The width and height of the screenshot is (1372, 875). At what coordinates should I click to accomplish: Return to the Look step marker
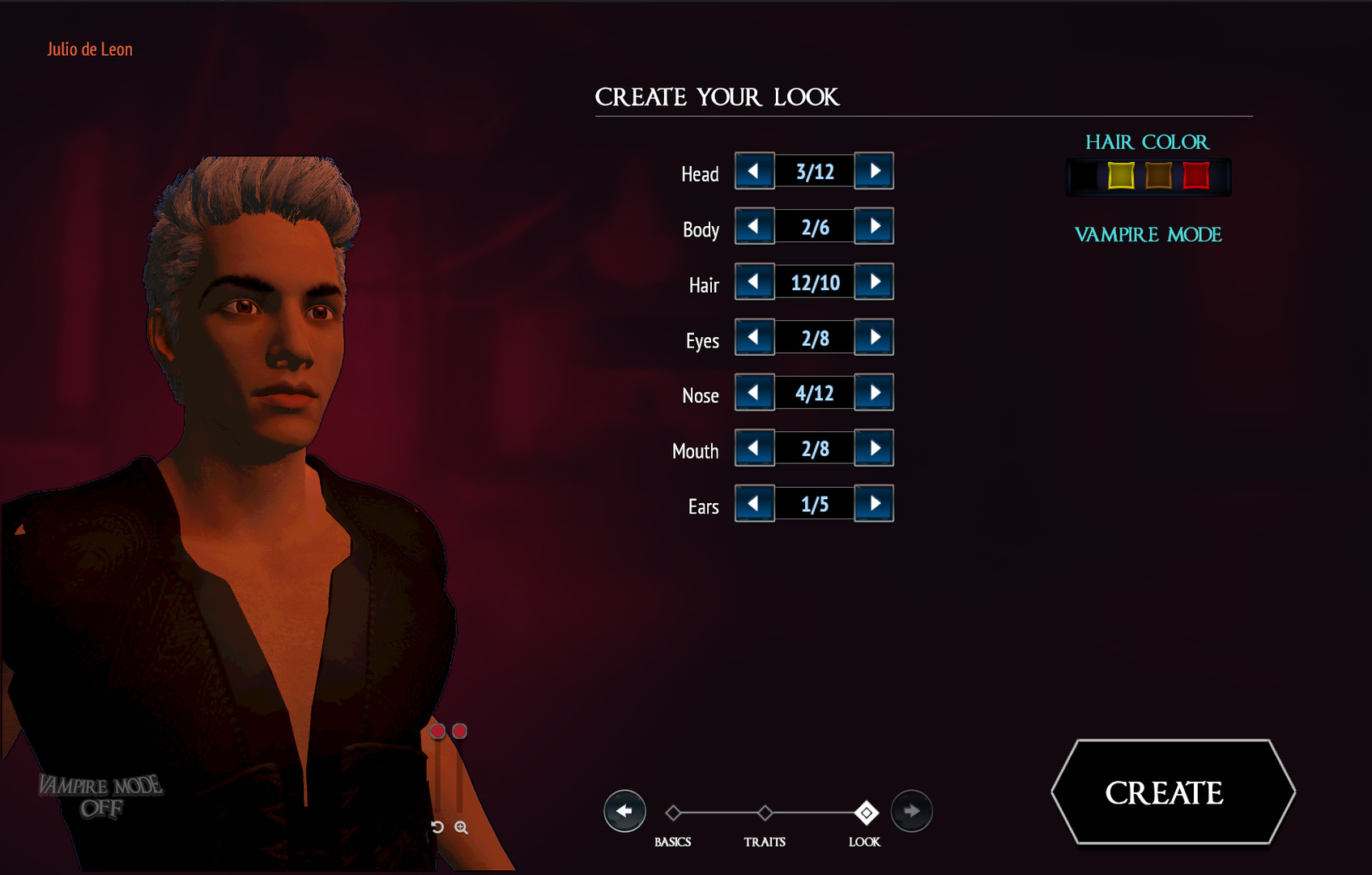coord(867,811)
